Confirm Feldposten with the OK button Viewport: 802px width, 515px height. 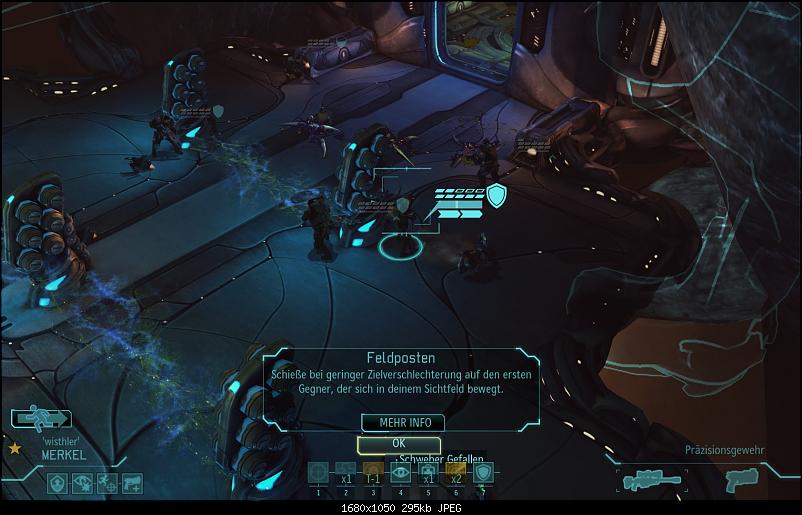[x=398, y=444]
